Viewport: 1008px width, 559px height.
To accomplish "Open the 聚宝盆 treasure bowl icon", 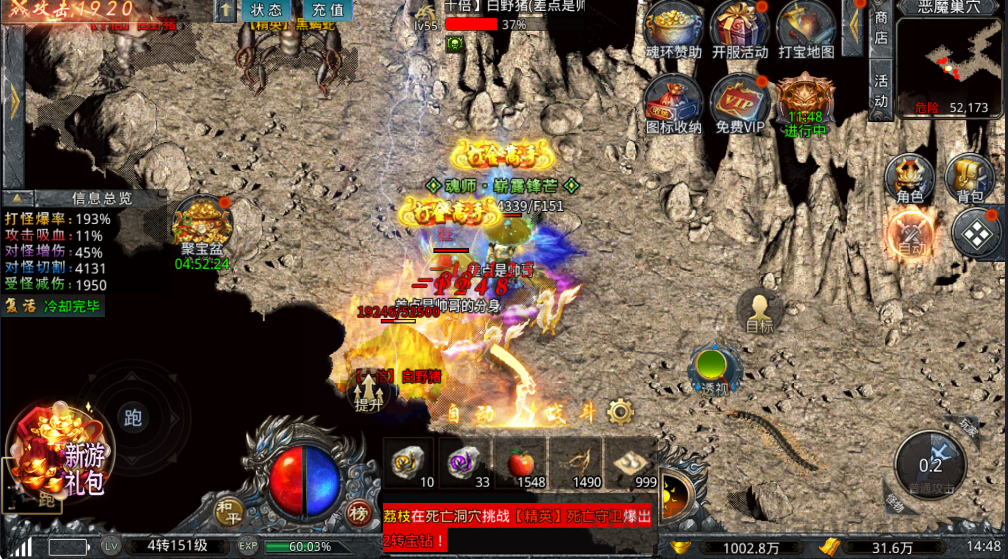I will tap(200, 225).
